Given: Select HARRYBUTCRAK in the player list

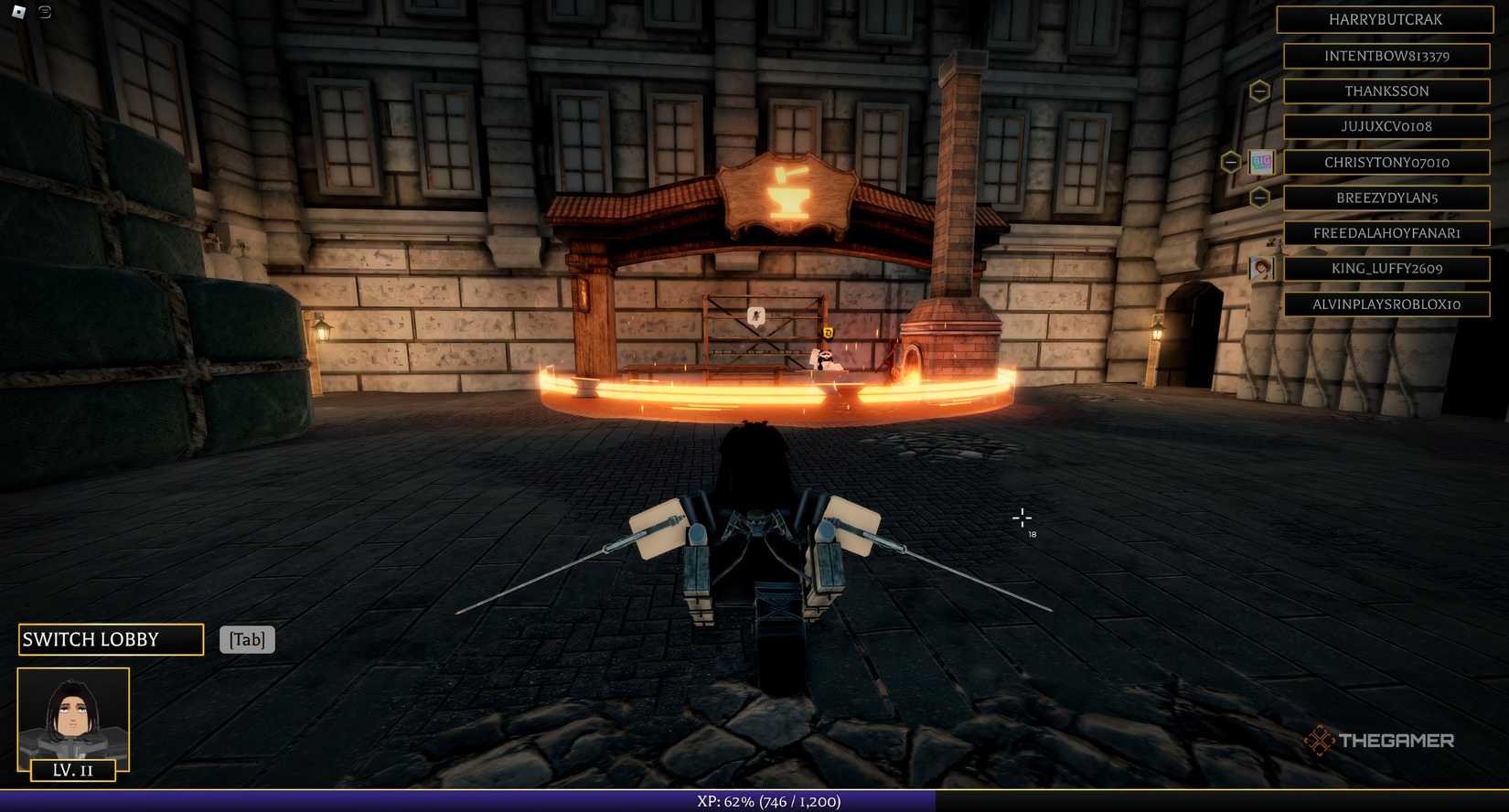Looking at the screenshot, I should coord(1386,19).
